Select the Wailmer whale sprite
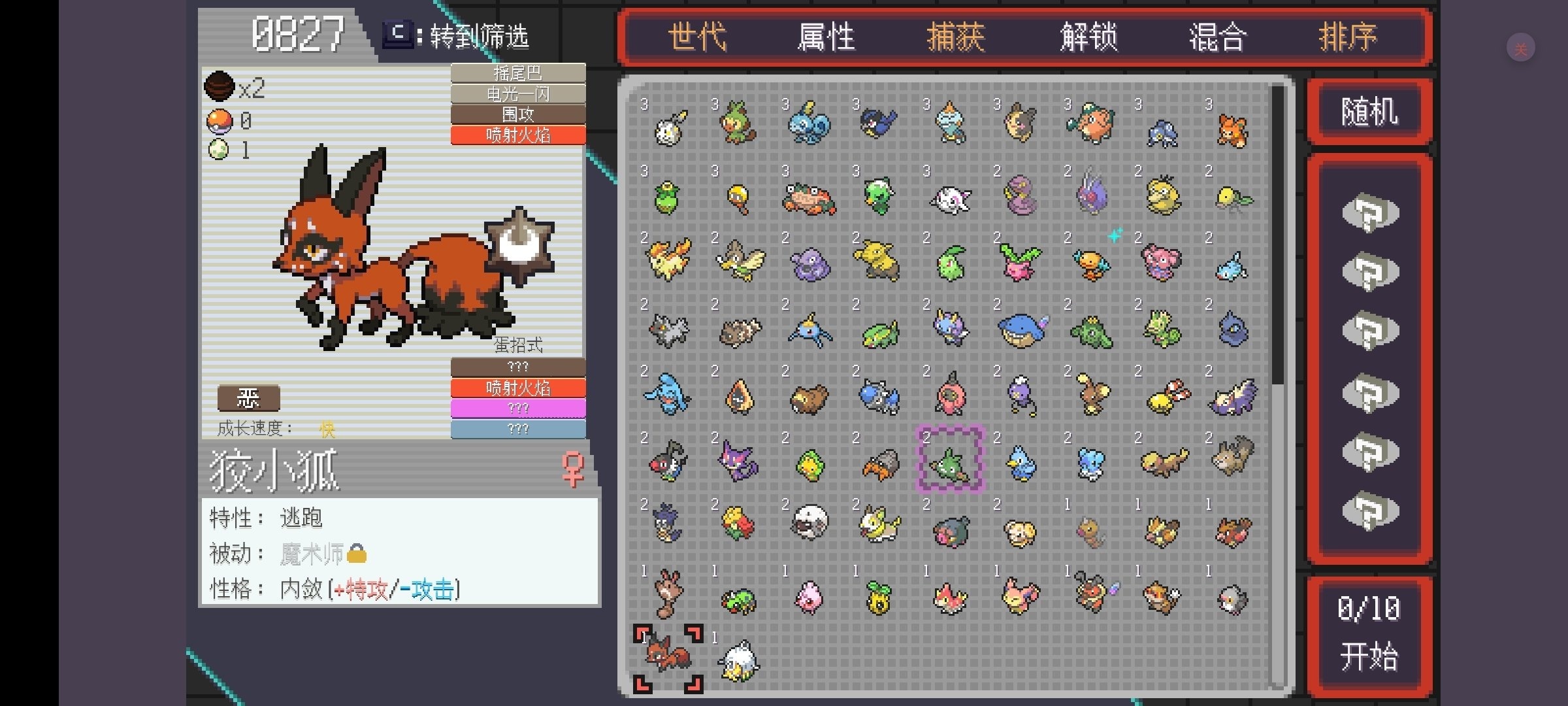 [1022, 330]
